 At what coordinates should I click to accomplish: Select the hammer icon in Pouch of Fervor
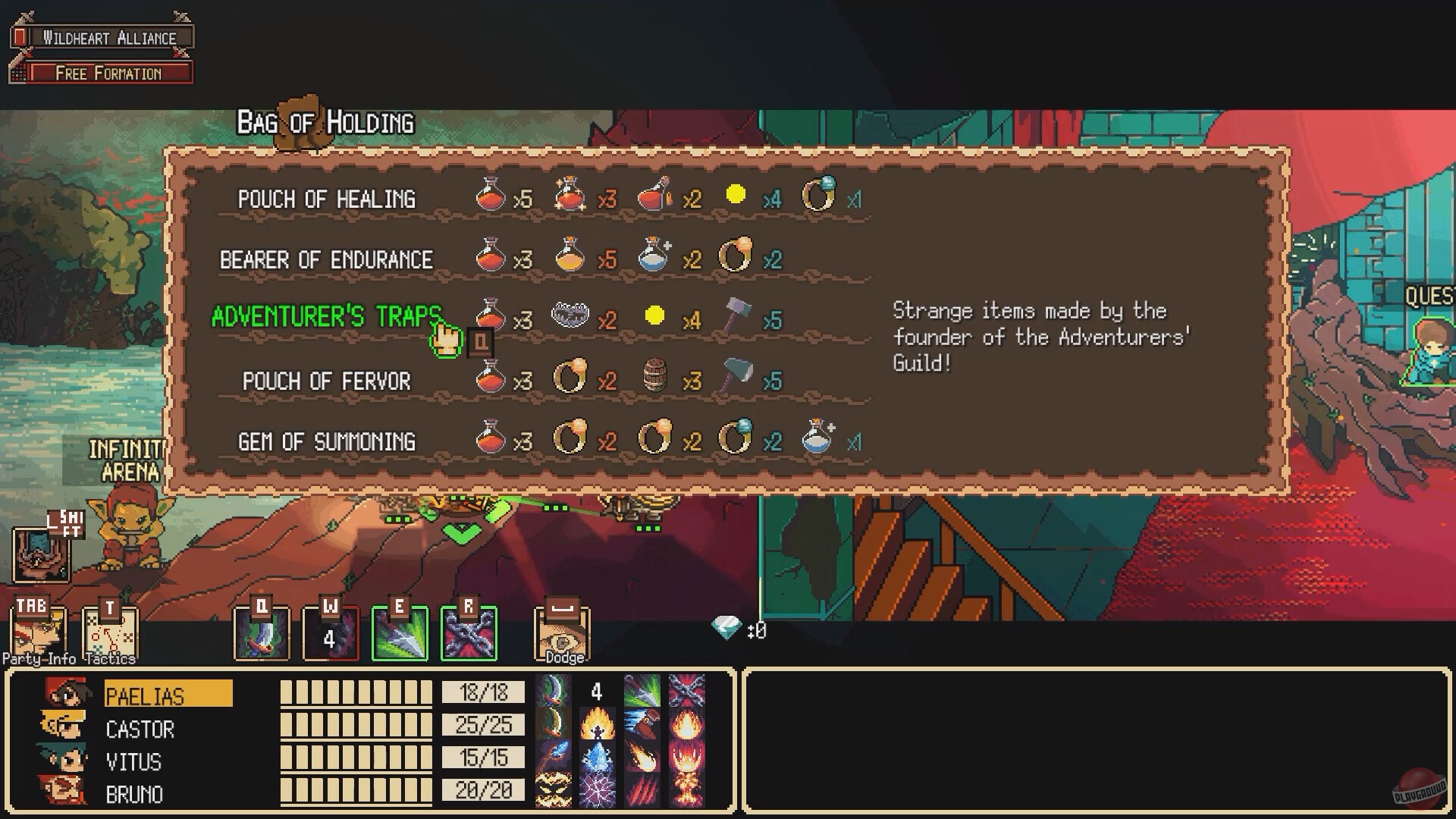737,378
